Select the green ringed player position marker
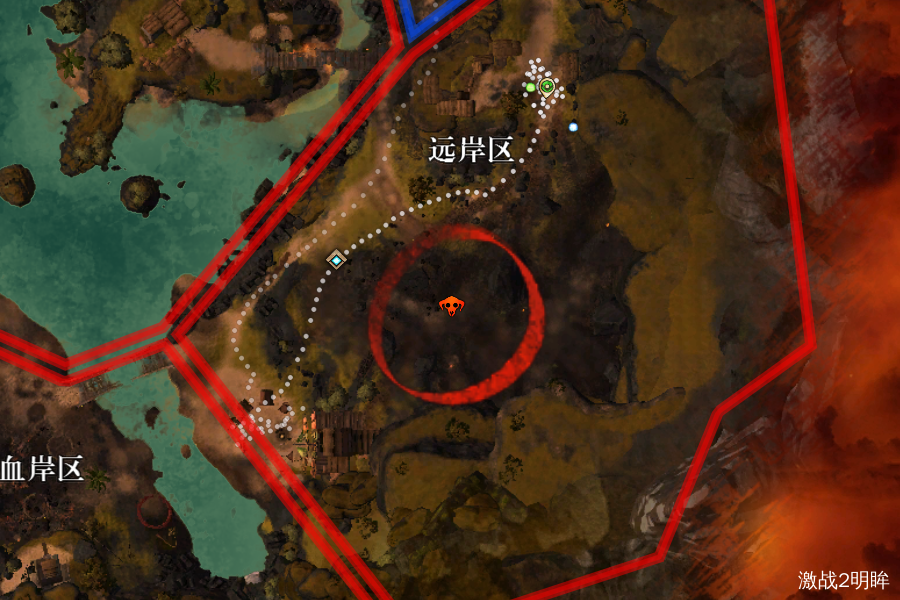Image resolution: width=900 pixels, height=600 pixels. pyautogui.click(x=547, y=87)
